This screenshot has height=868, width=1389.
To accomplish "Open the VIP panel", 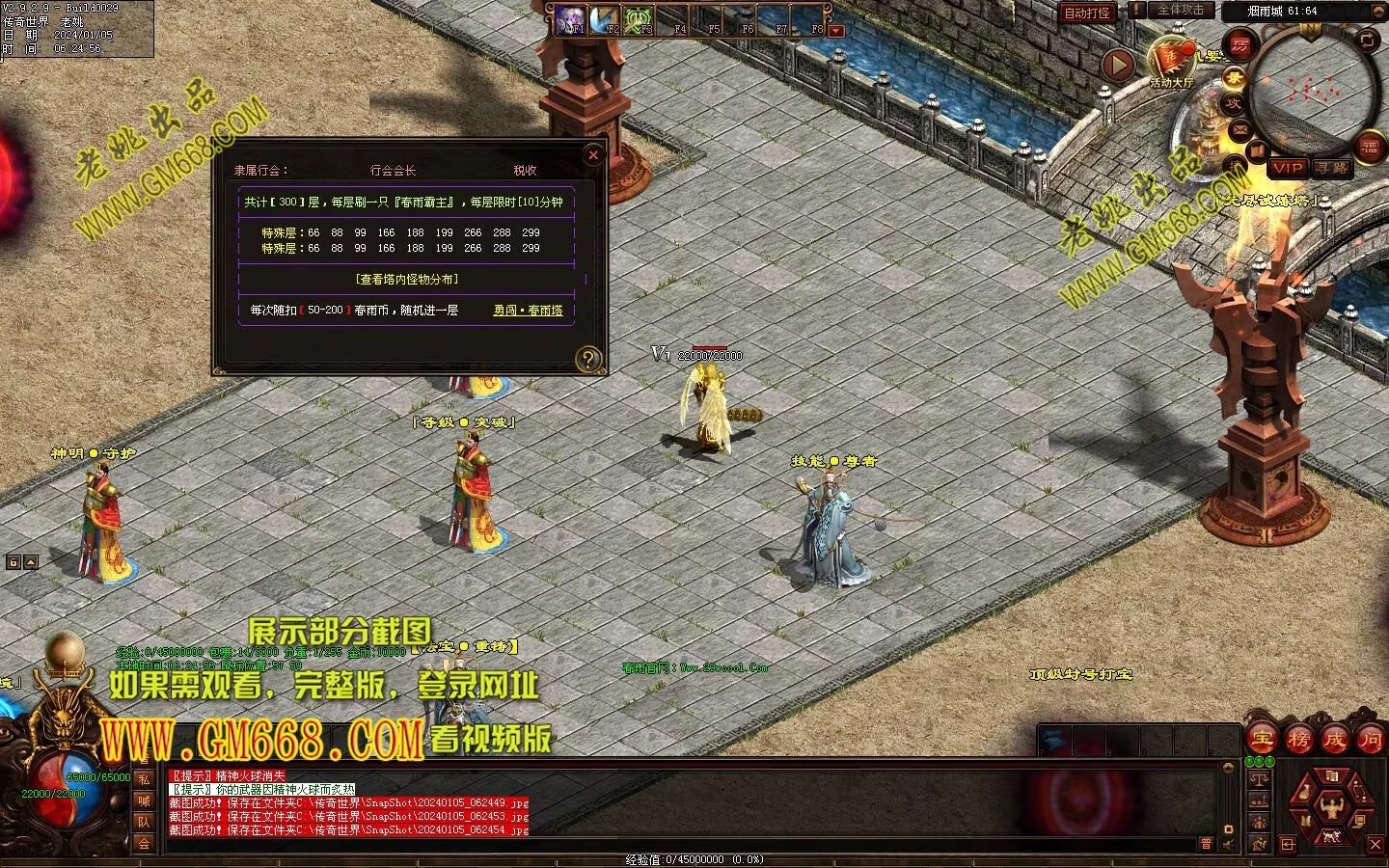I will coord(1287,168).
